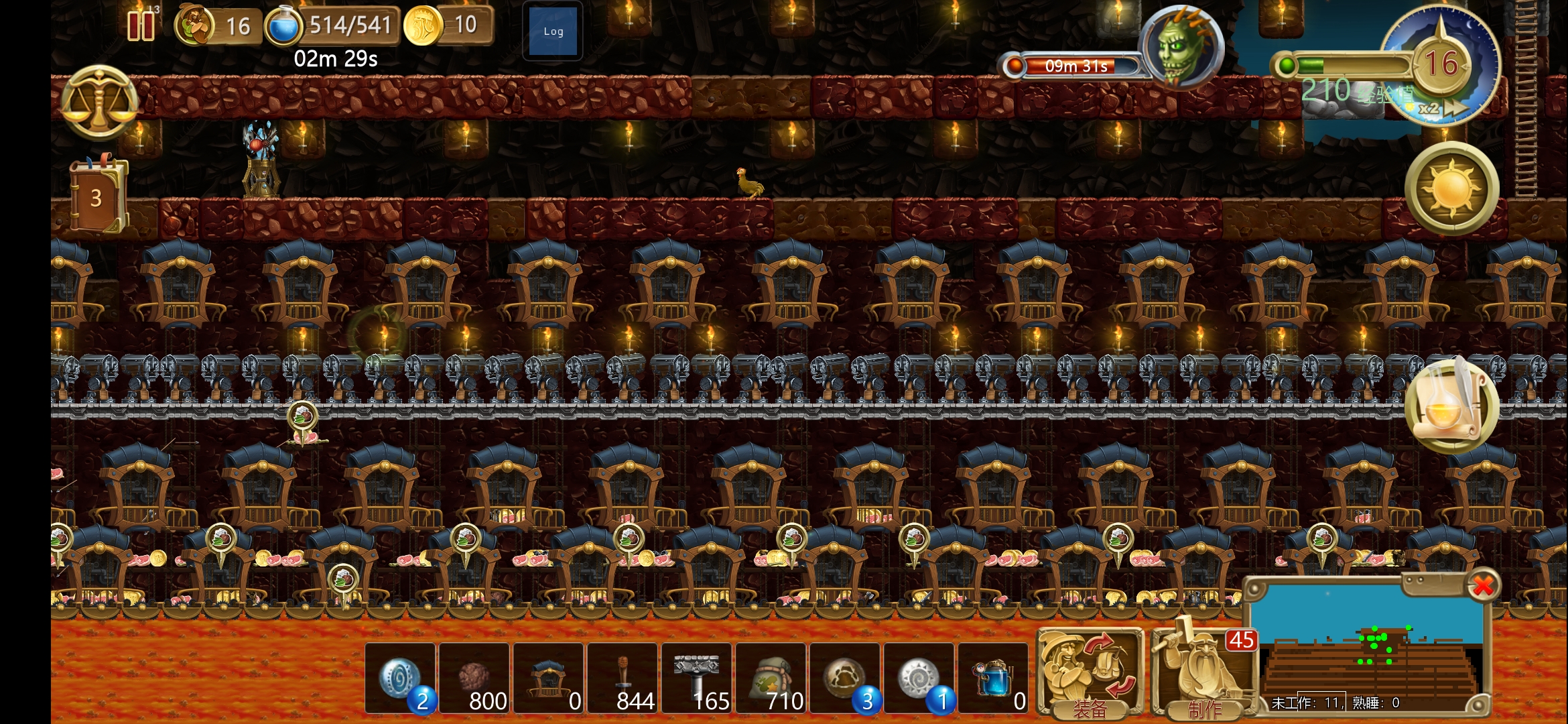Open the 装备 equipment menu
Screen dimensions: 1568x724
tap(1090, 674)
